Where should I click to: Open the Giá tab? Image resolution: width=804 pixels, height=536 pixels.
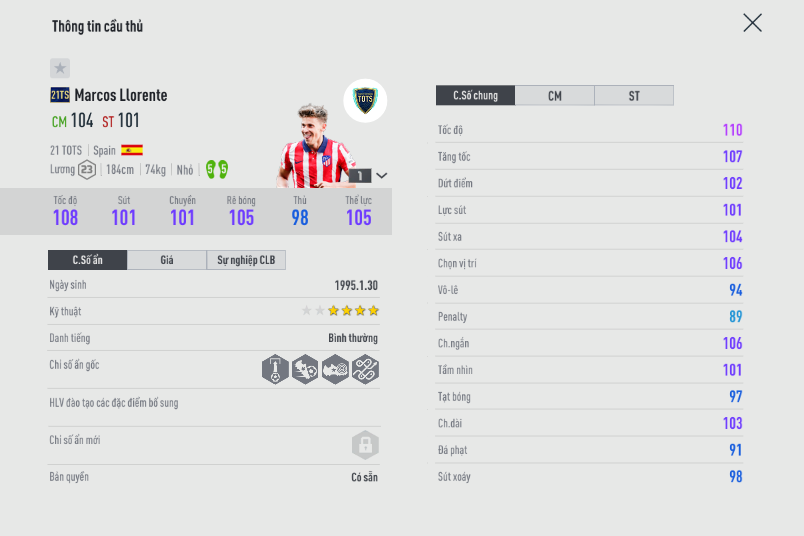point(167,260)
